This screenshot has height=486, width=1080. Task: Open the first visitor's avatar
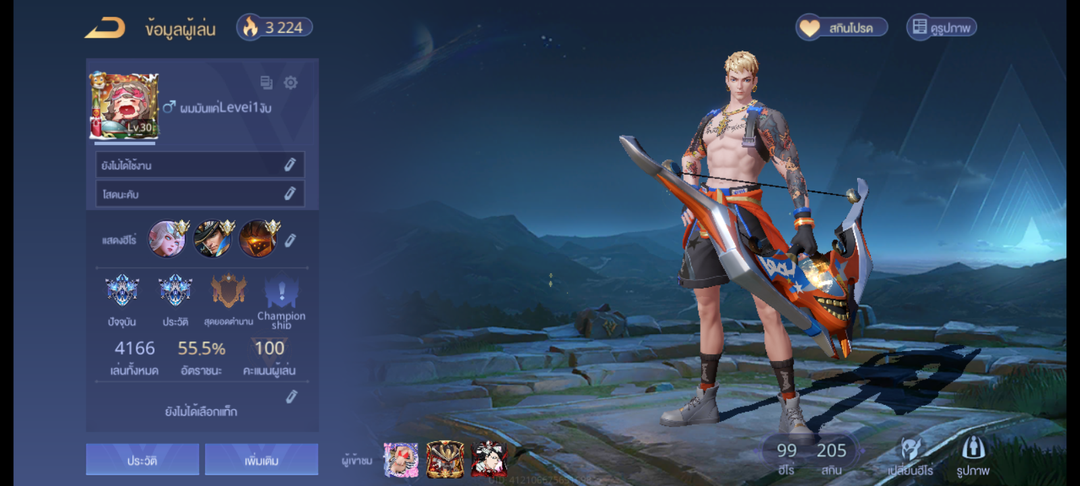(x=401, y=459)
